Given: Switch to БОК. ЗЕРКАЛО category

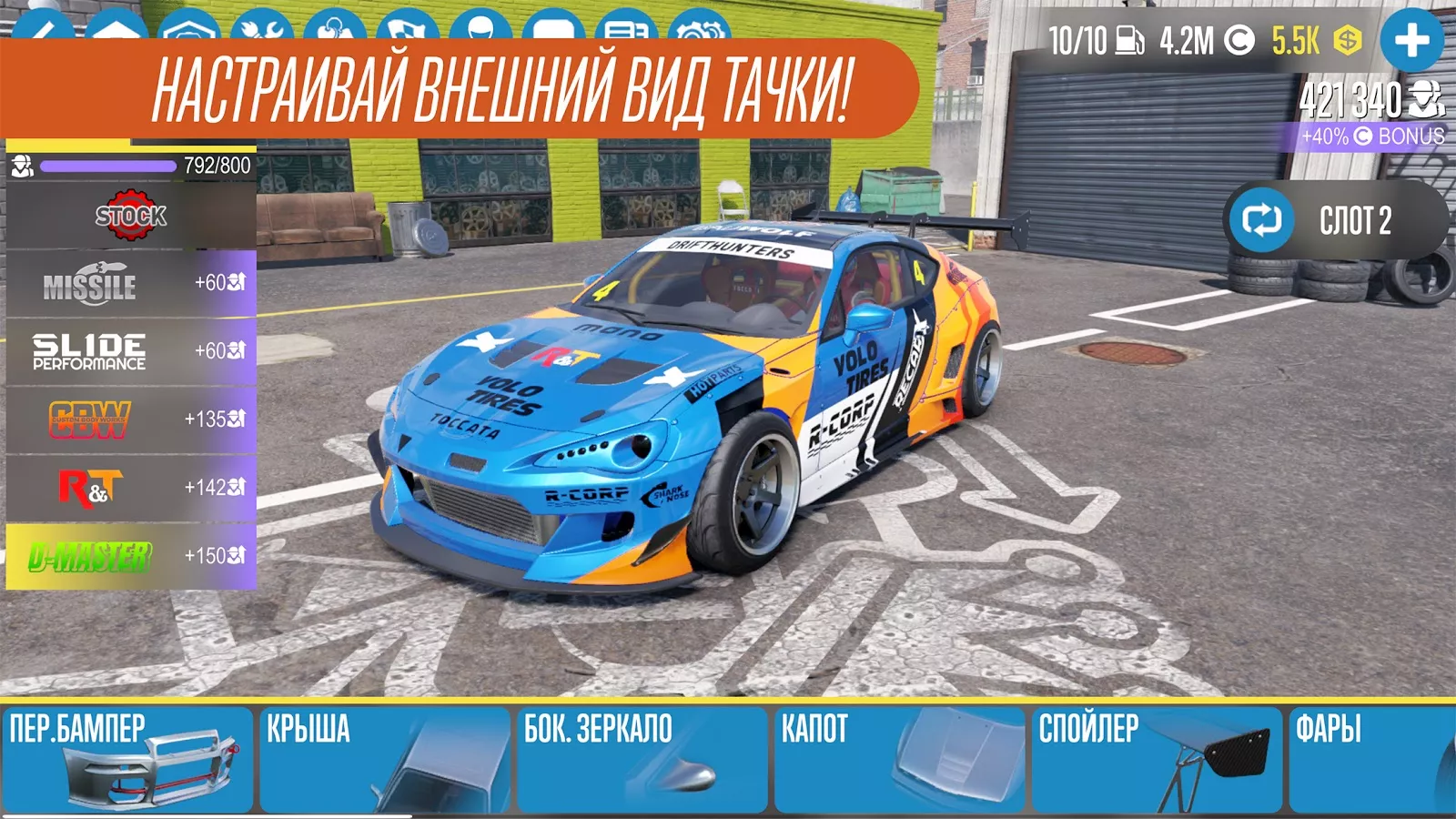Looking at the screenshot, I should (x=642, y=759).
